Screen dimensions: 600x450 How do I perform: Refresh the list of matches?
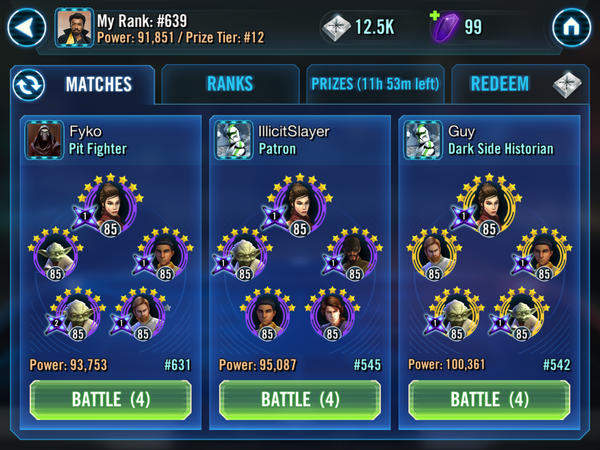tap(29, 84)
